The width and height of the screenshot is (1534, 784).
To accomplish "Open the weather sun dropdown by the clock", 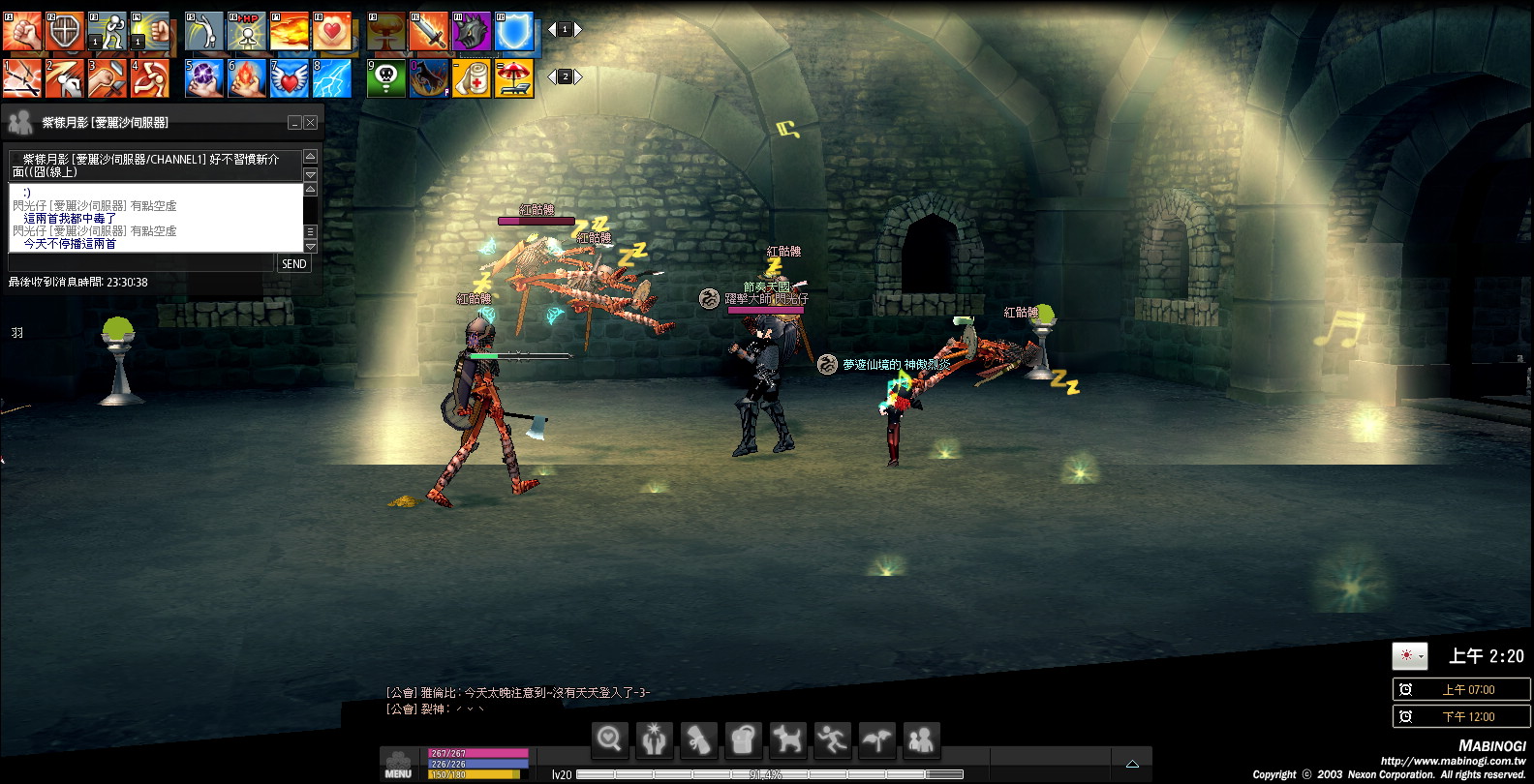I will pyautogui.click(x=1410, y=656).
